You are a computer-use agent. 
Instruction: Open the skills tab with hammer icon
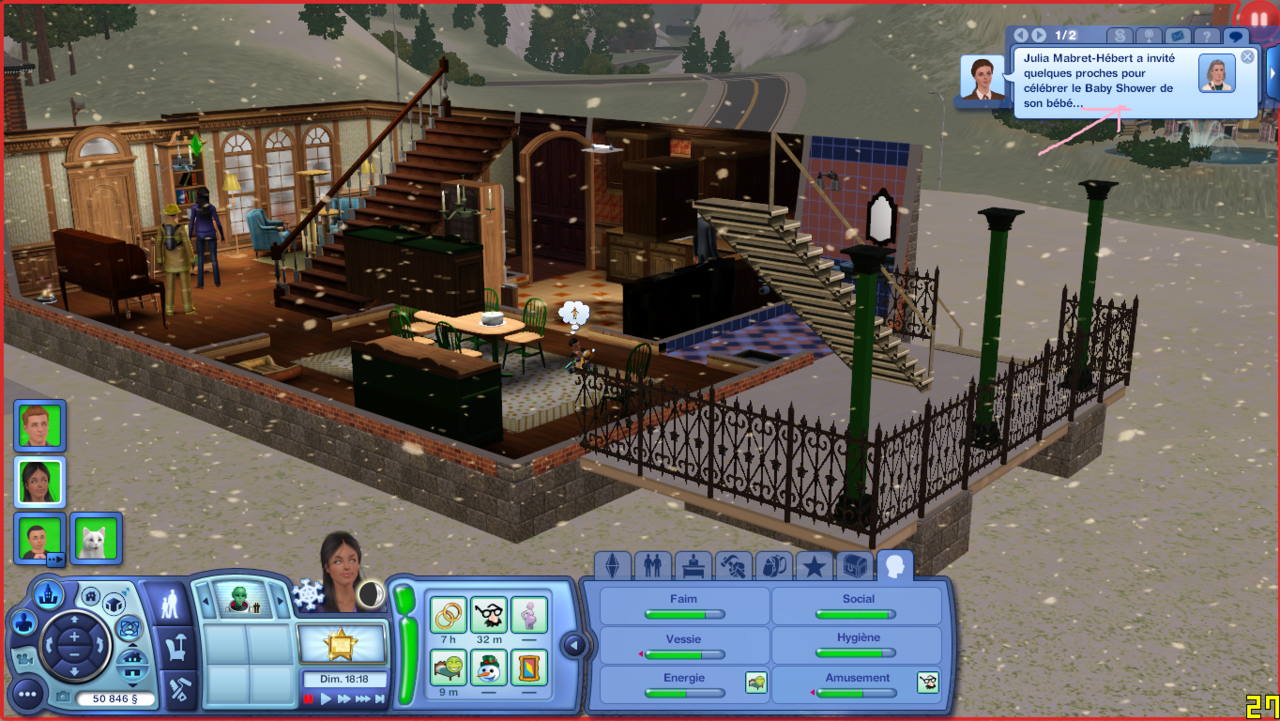[734, 567]
